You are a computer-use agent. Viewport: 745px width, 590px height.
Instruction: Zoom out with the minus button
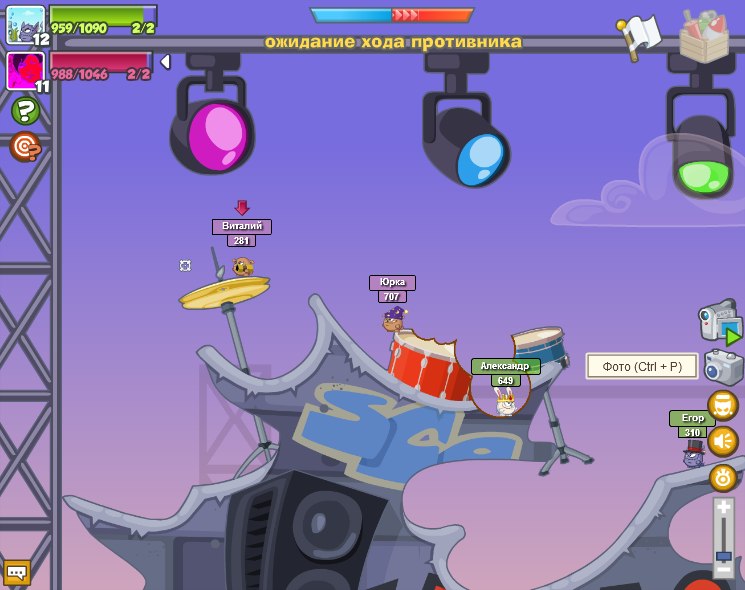point(723,570)
